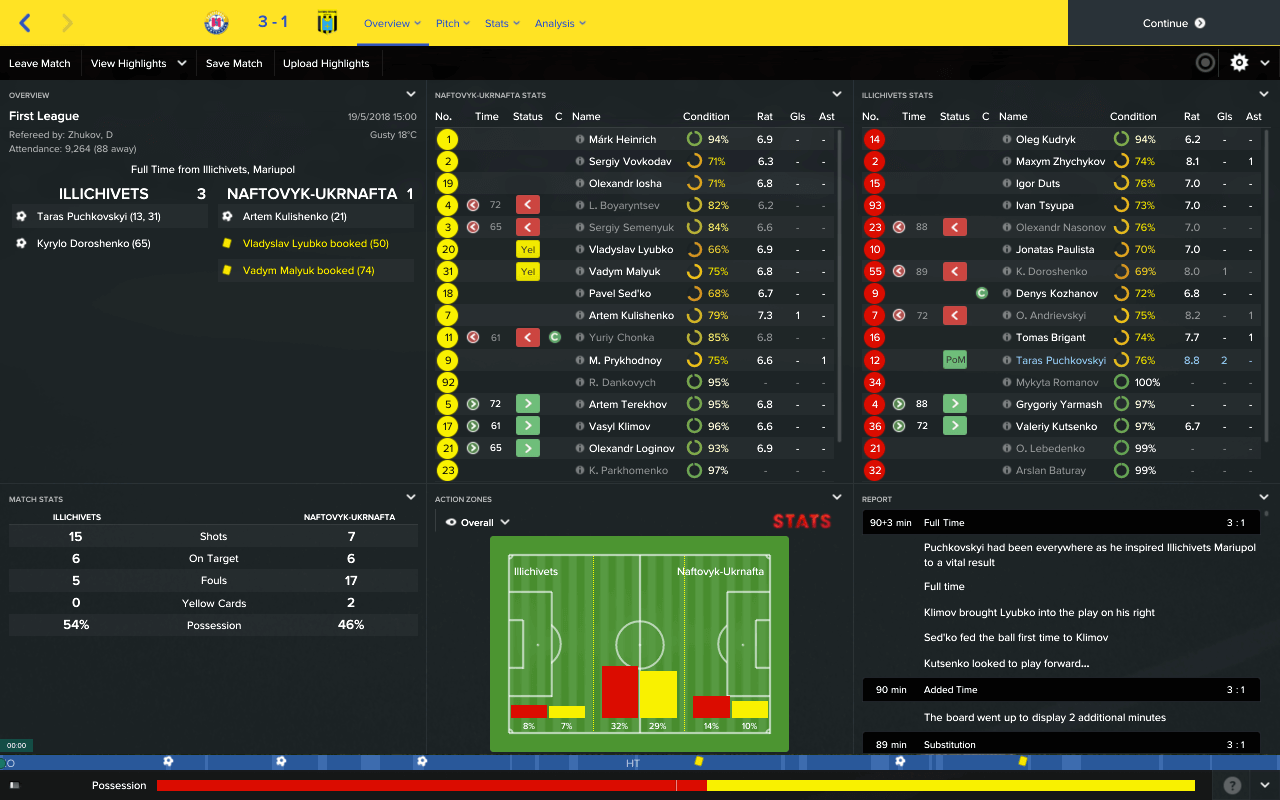
Task: Continue to the next screen
Action: pos(1173,23)
